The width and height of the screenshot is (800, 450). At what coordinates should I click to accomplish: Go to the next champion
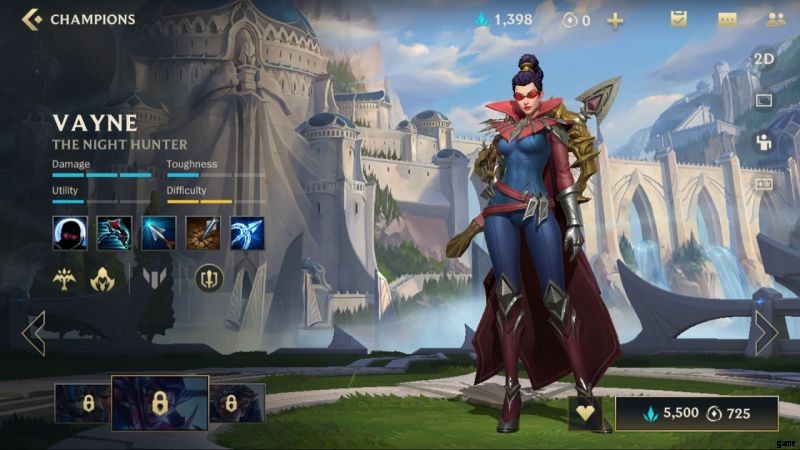[x=766, y=333]
